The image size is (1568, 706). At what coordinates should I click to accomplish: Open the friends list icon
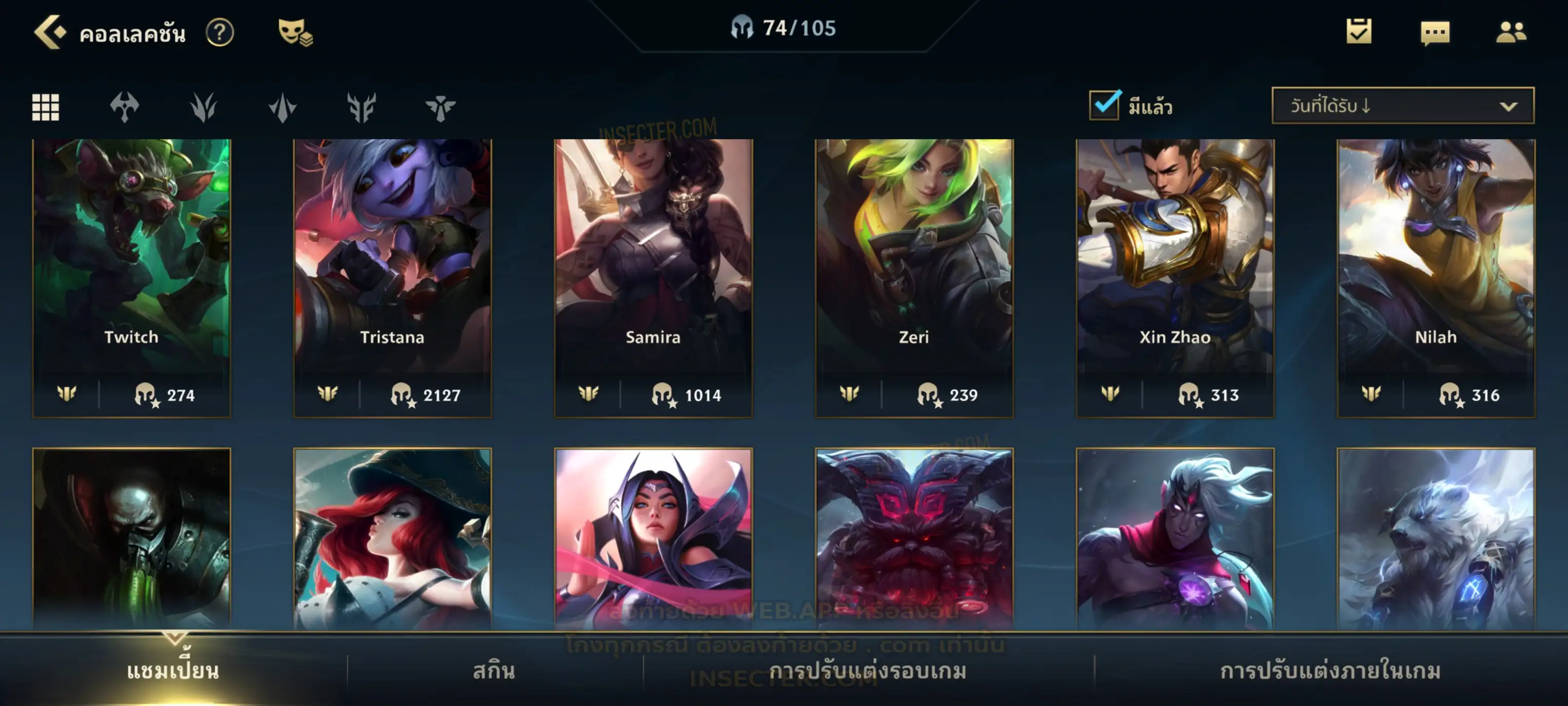1511,32
